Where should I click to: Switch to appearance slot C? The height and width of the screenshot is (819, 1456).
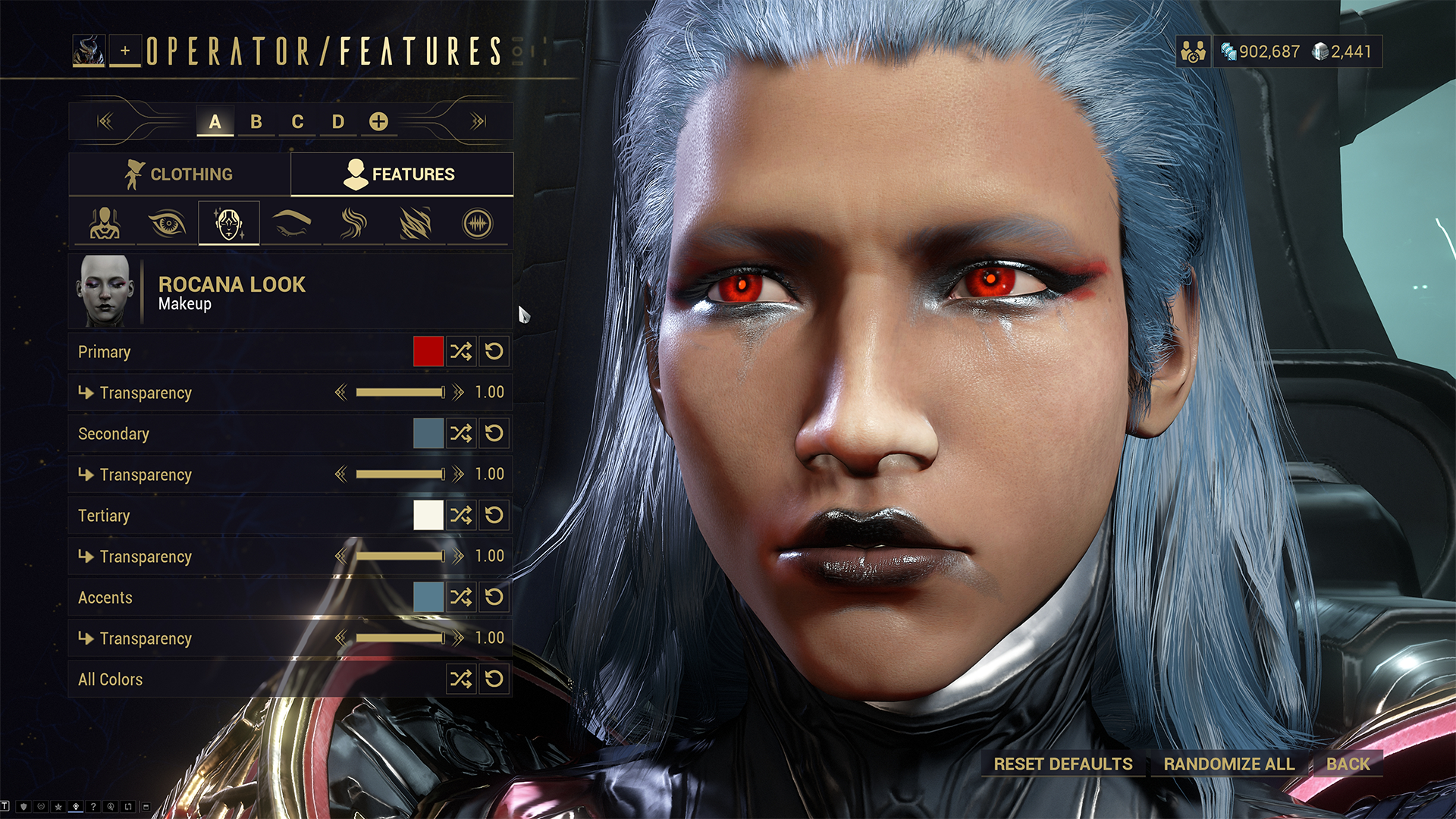coord(297,121)
